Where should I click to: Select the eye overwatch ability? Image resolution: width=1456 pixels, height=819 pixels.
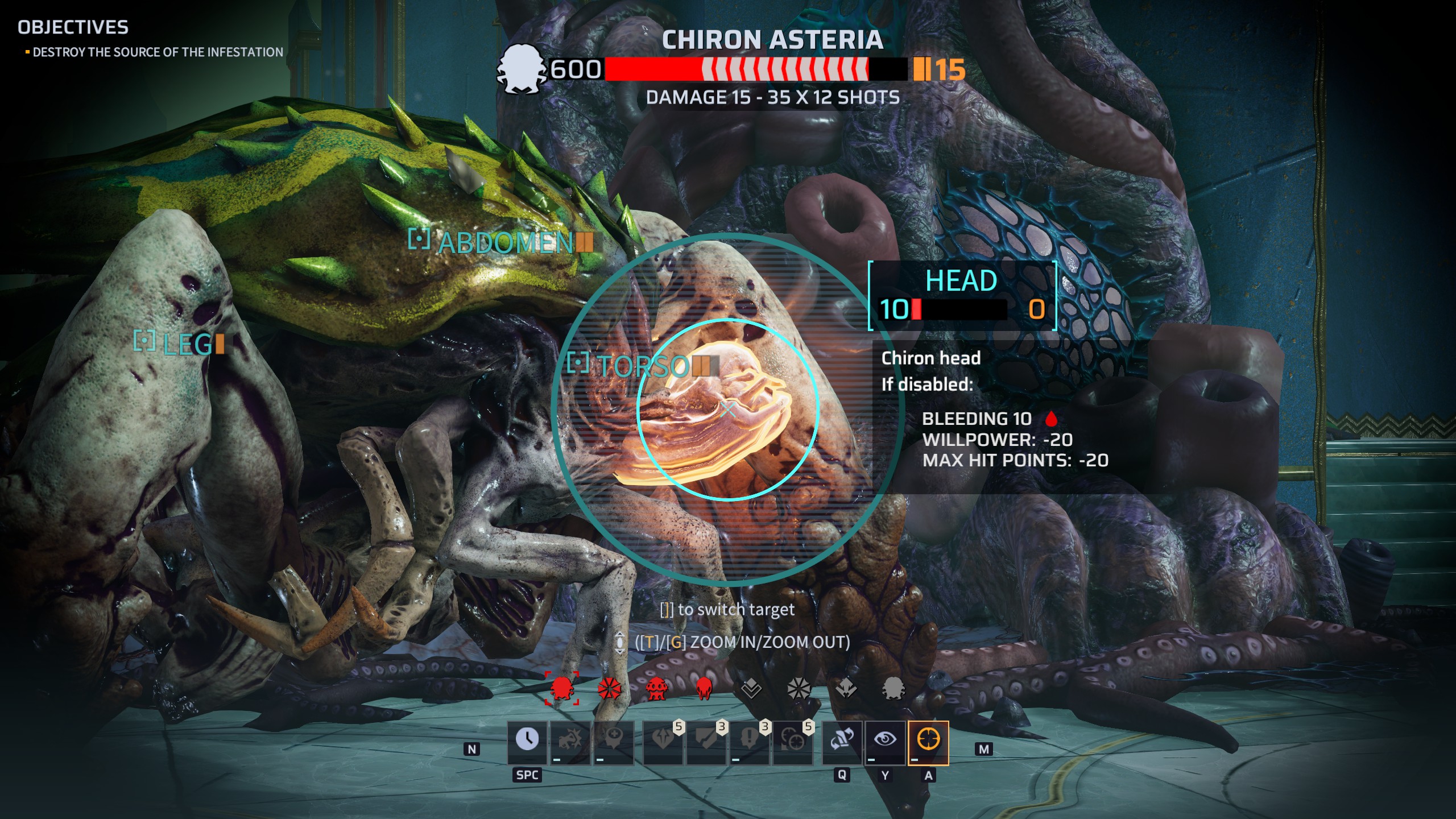pos(885,740)
